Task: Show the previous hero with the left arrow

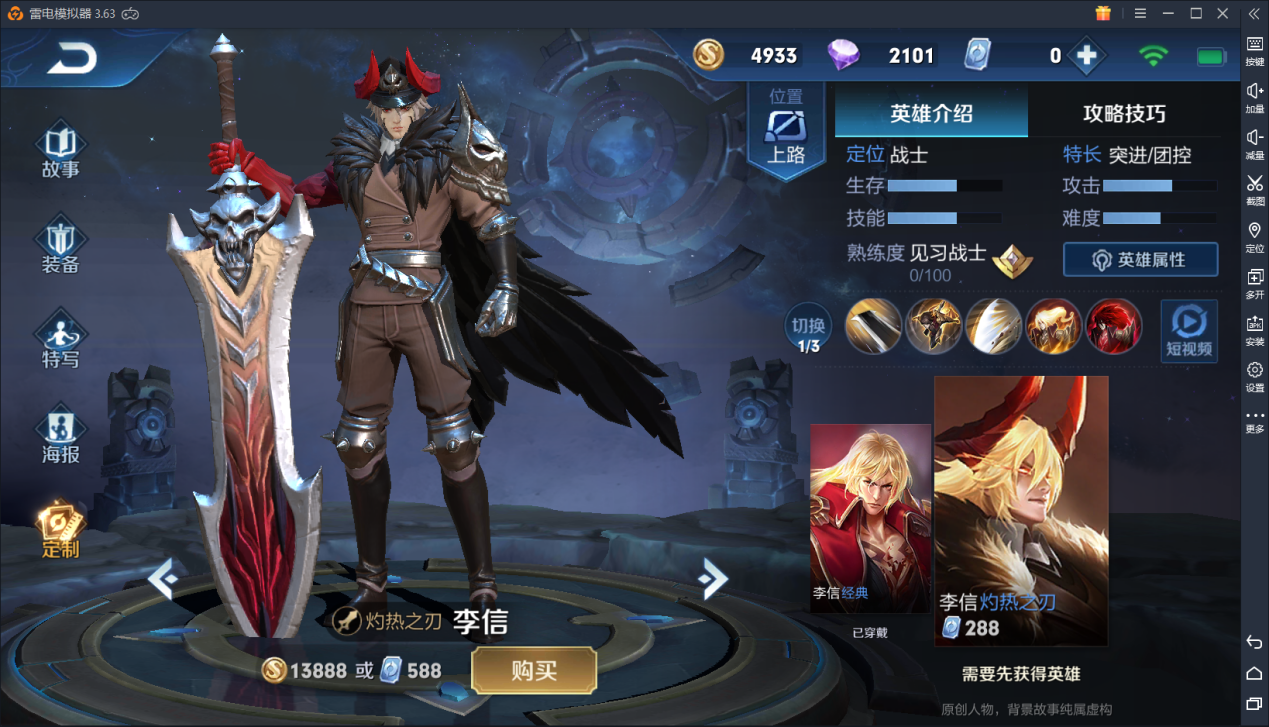Action: pos(163,578)
